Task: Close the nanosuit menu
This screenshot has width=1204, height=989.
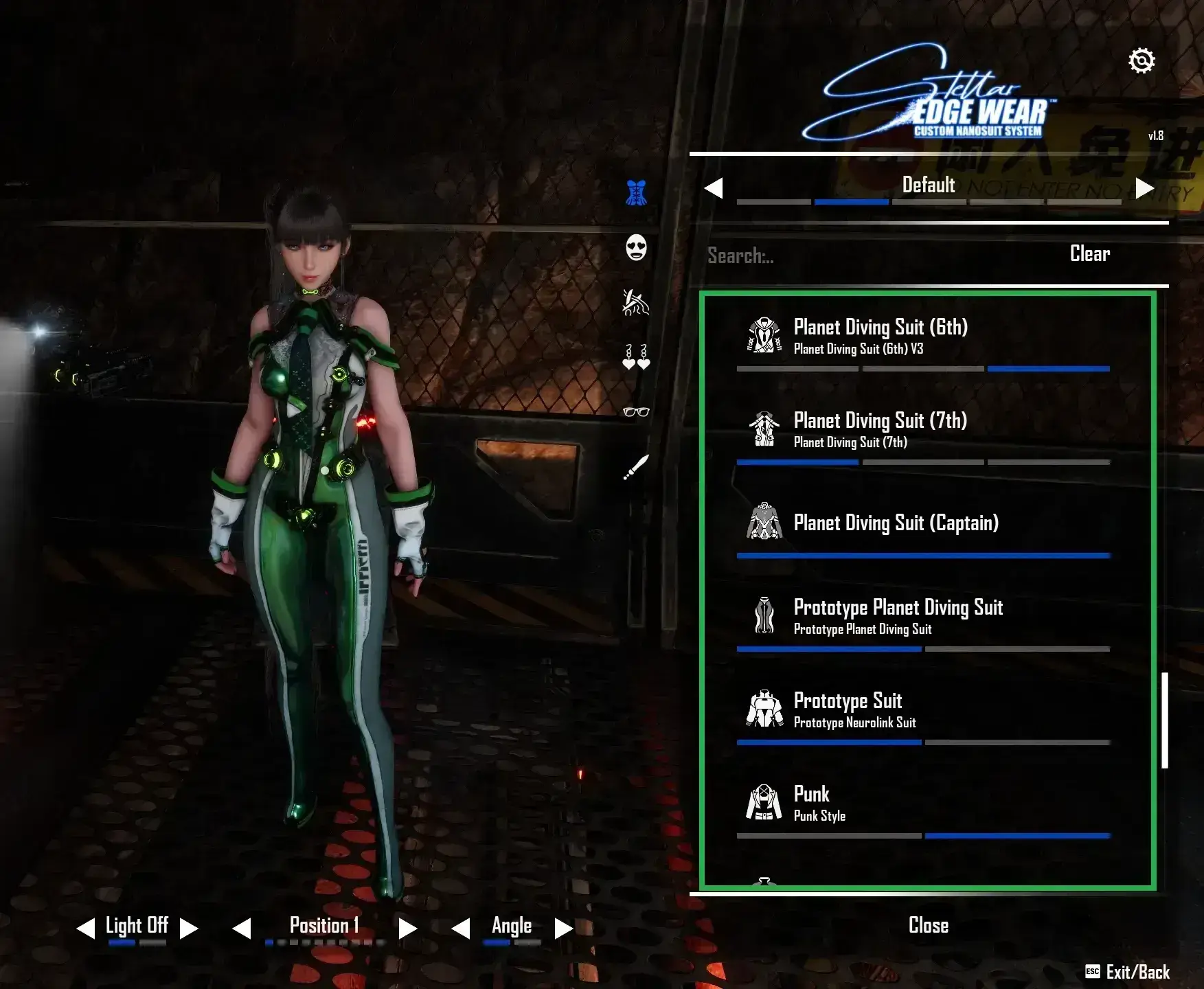Action: (928, 925)
